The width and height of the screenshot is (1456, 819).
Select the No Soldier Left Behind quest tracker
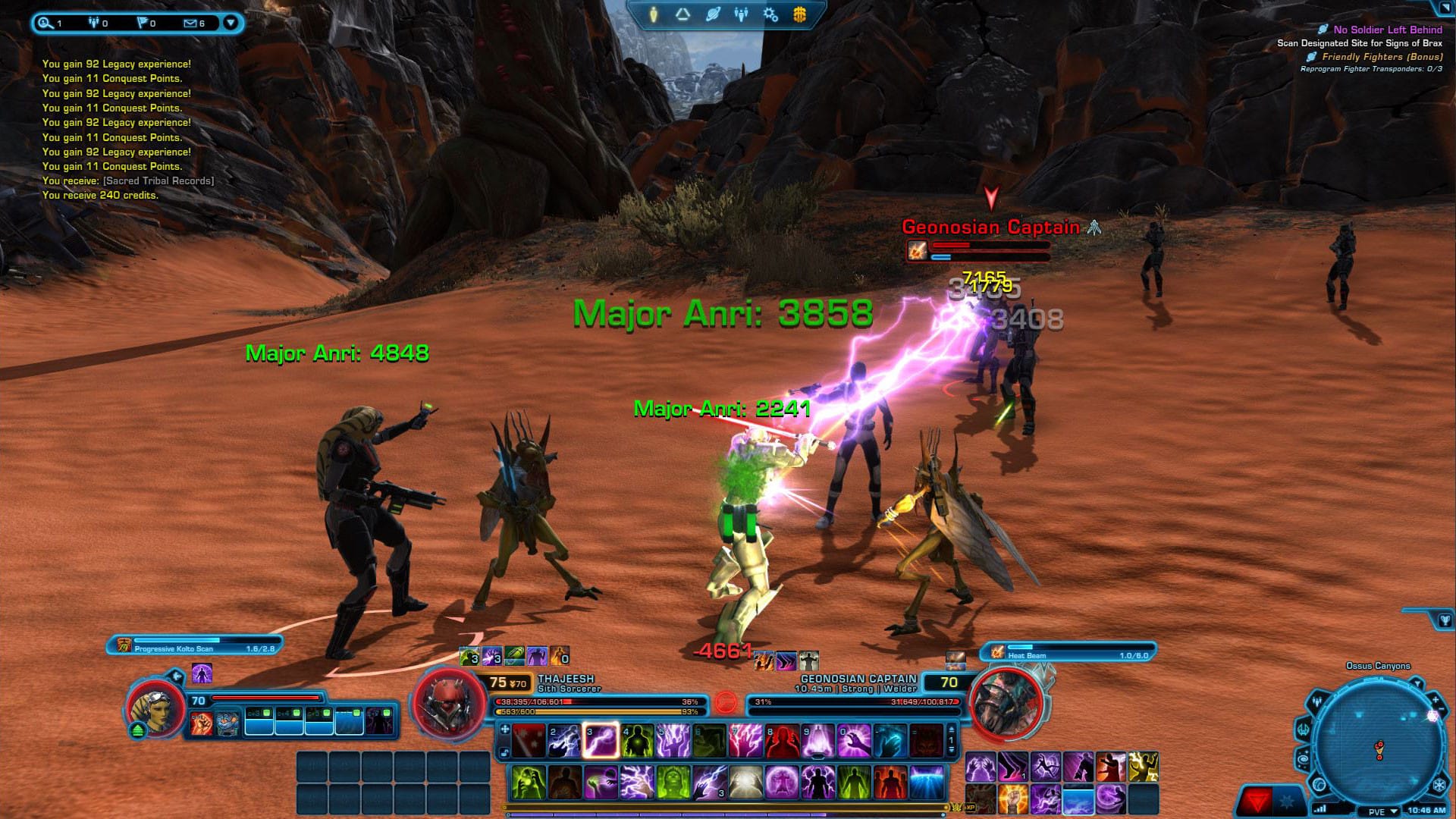pos(1387,30)
